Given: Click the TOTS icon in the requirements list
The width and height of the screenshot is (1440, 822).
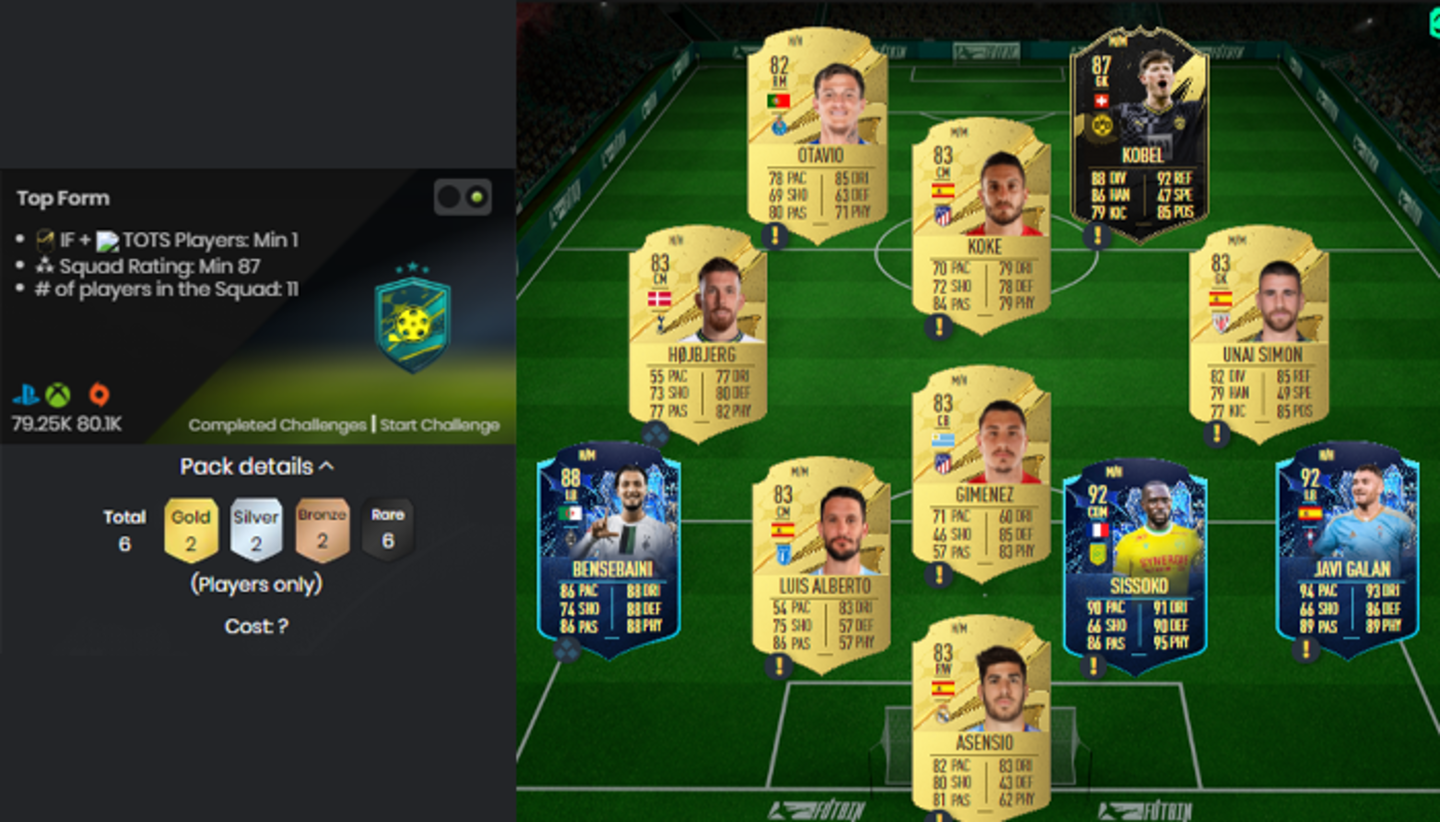Looking at the screenshot, I should tap(107, 239).
